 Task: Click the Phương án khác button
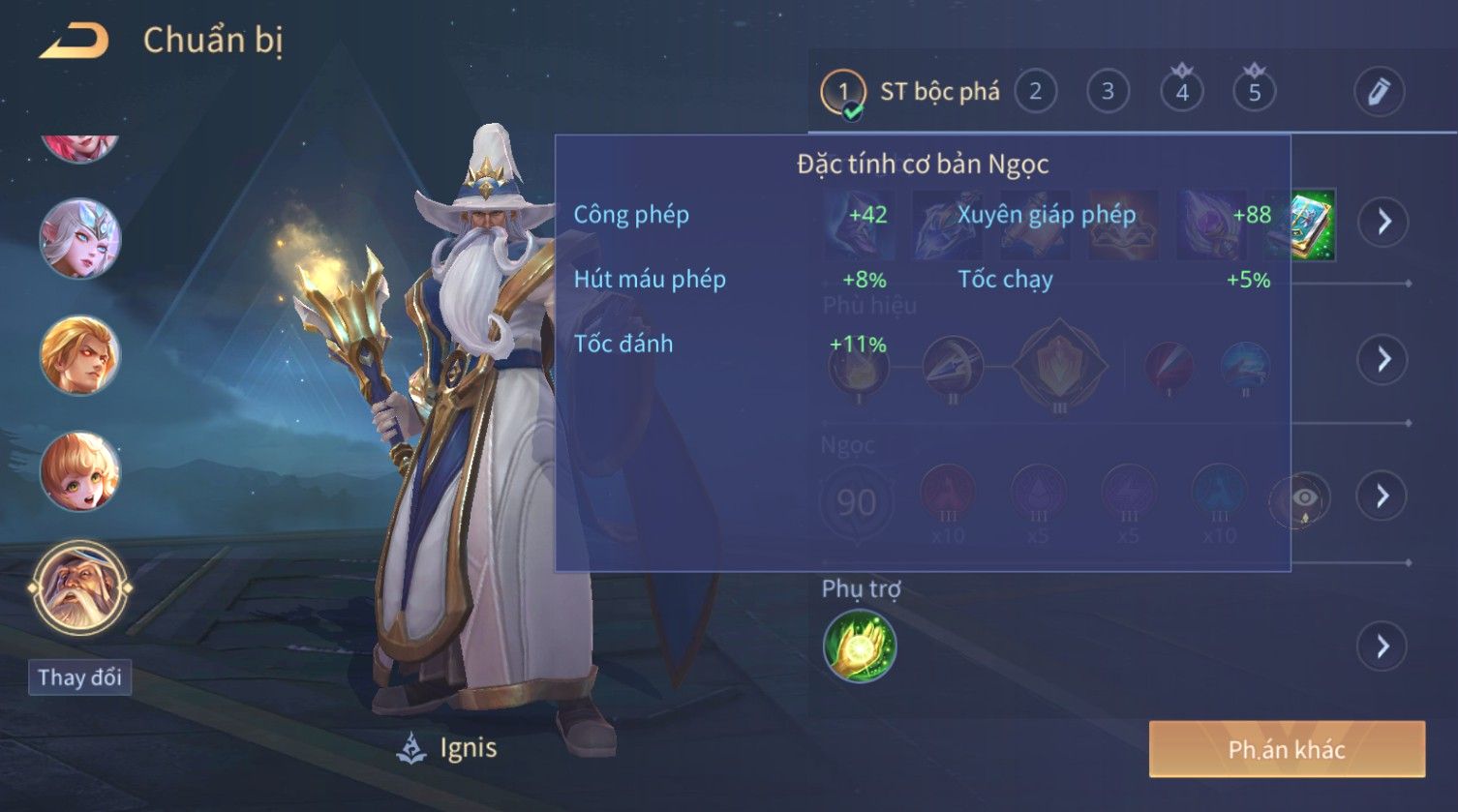pos(1287,749)
